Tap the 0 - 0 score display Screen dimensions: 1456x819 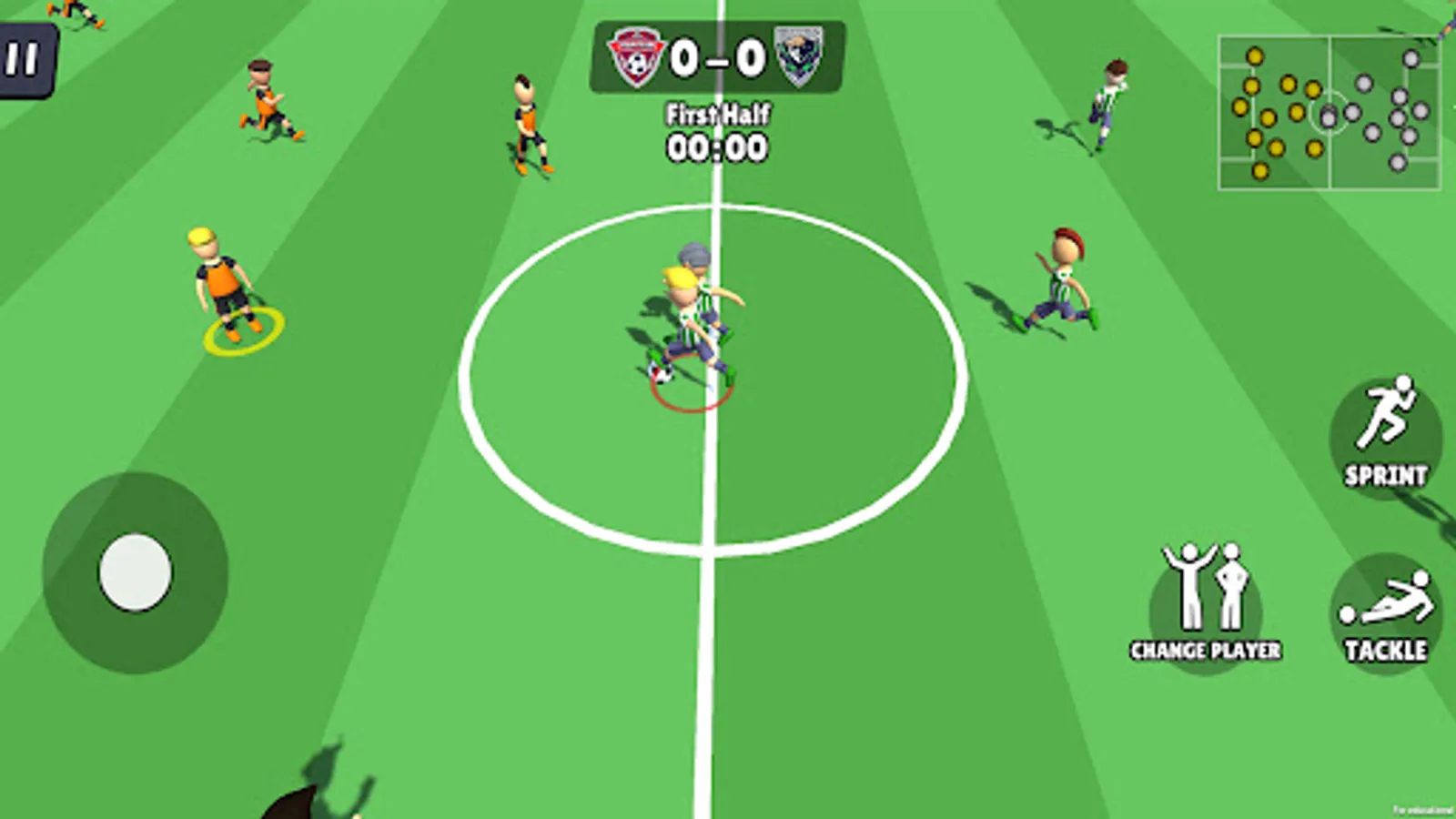[x=718, y=56]
